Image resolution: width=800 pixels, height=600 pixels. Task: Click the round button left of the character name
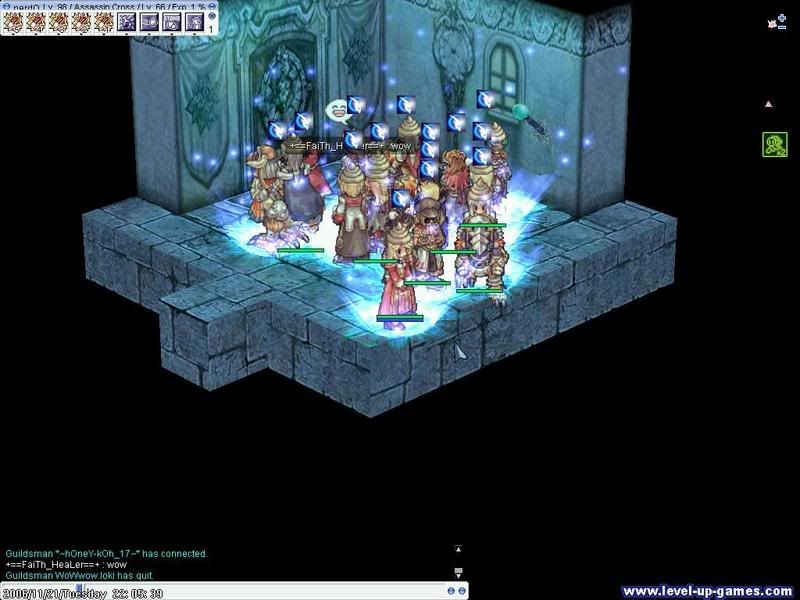point(5,6)
